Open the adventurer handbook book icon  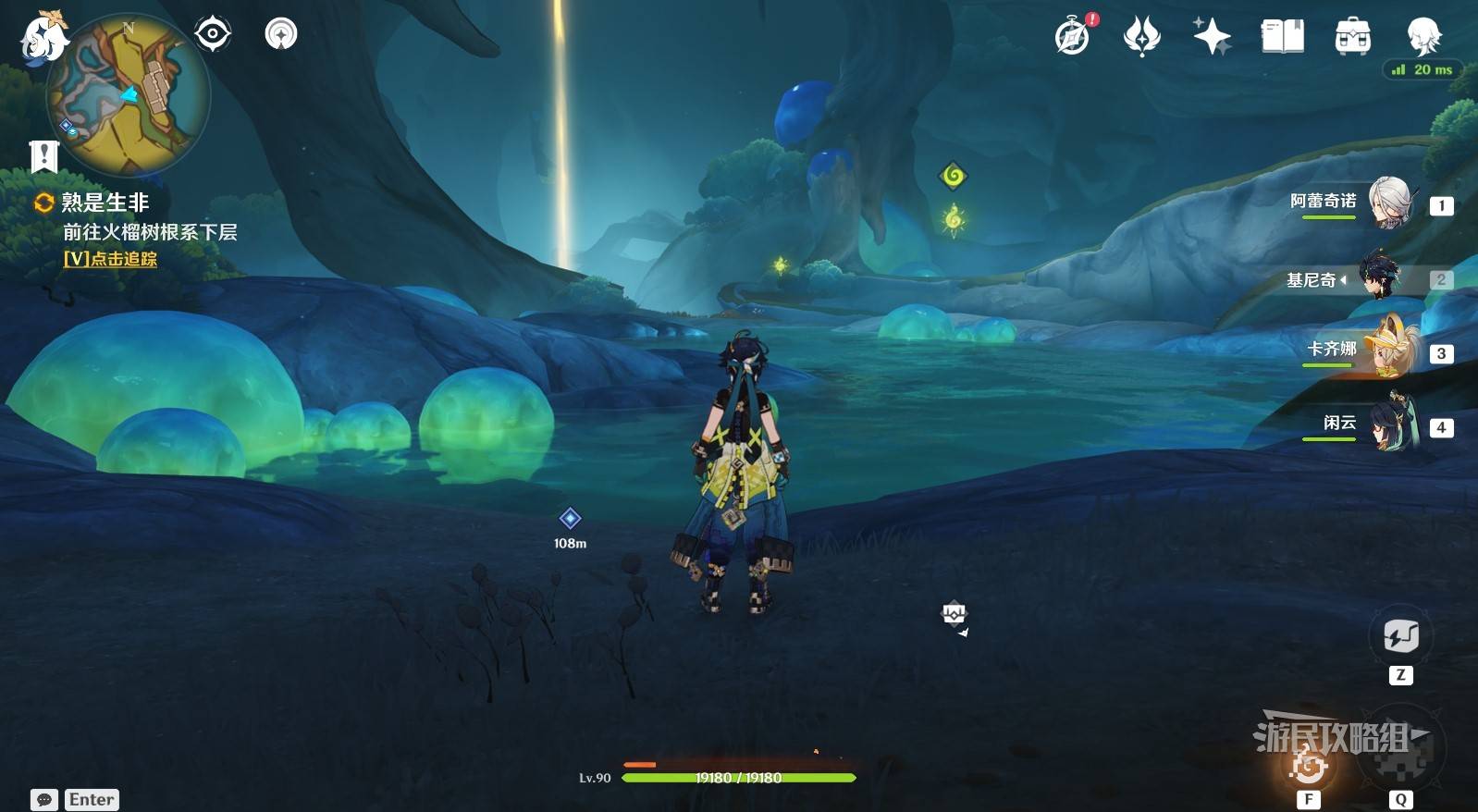[1282, 36]
